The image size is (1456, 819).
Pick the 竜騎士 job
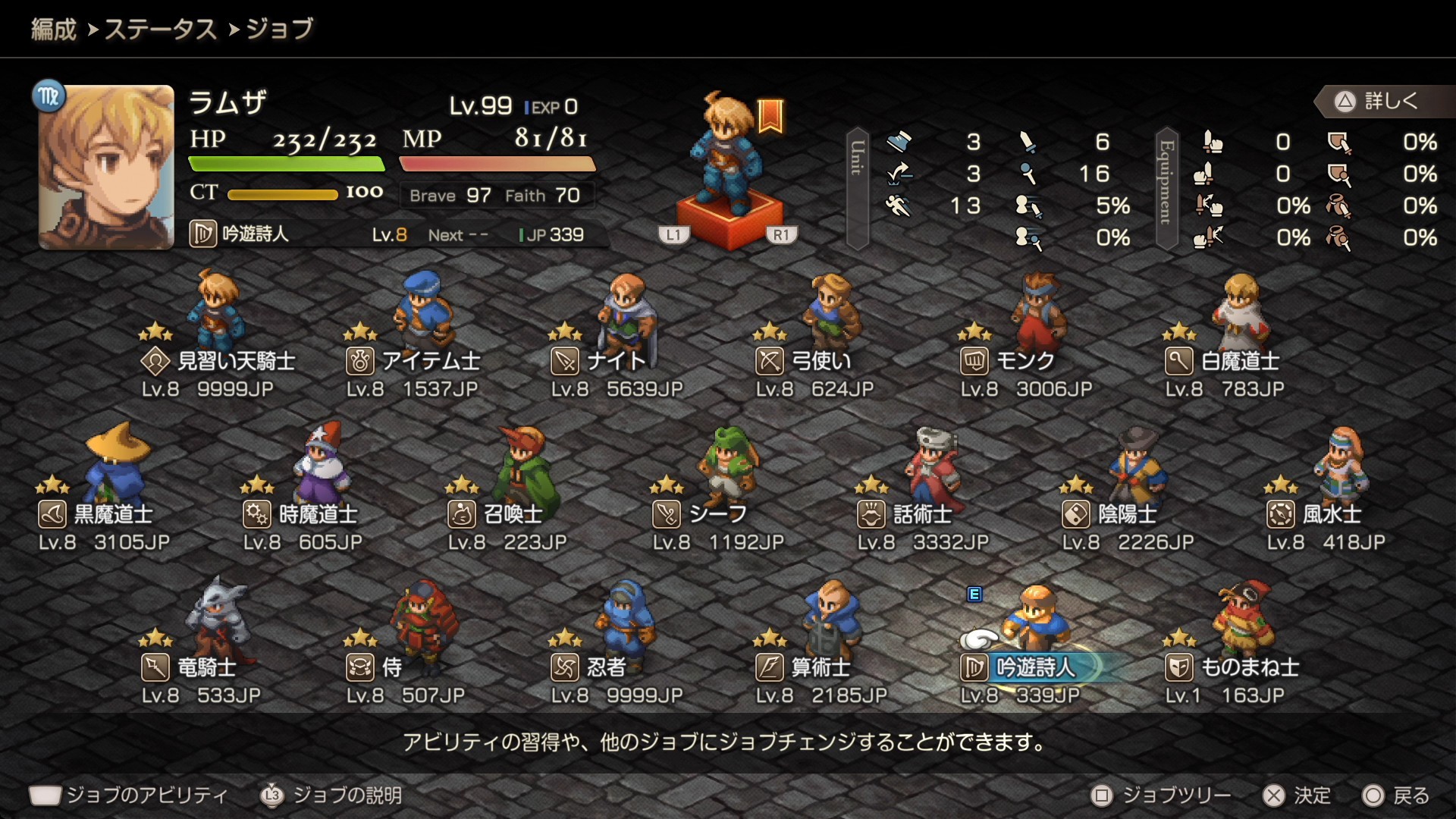pyautogui.click(x=190, y=667)
